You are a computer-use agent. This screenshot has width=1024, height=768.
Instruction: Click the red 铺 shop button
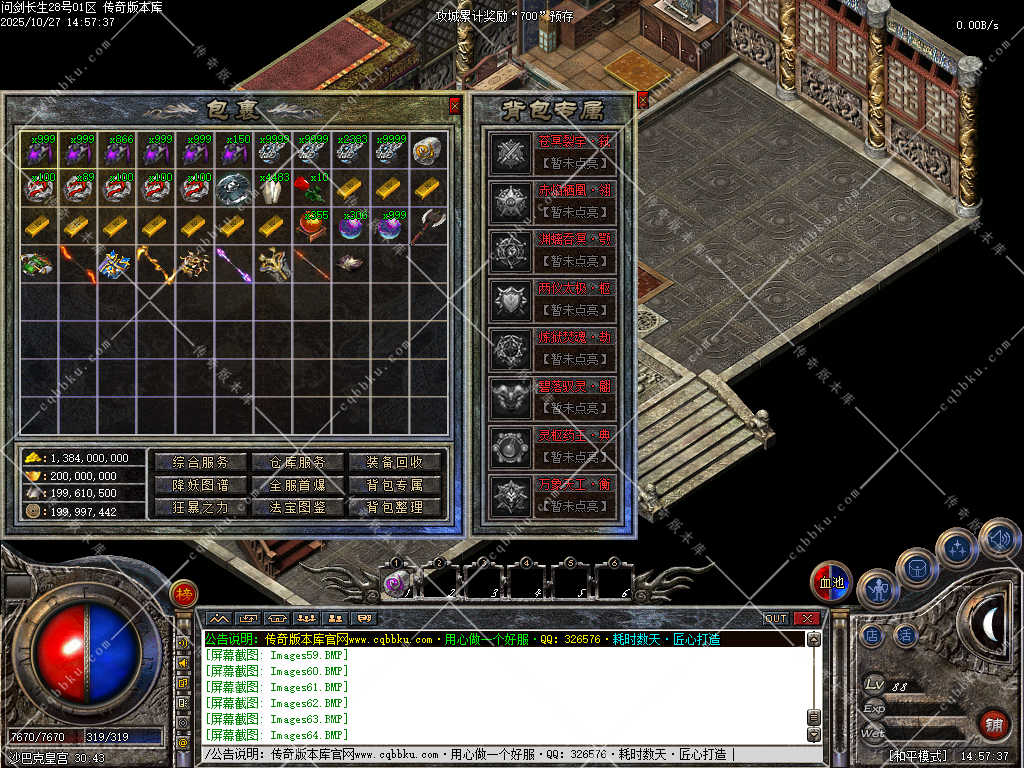click(x=992, y=723)
